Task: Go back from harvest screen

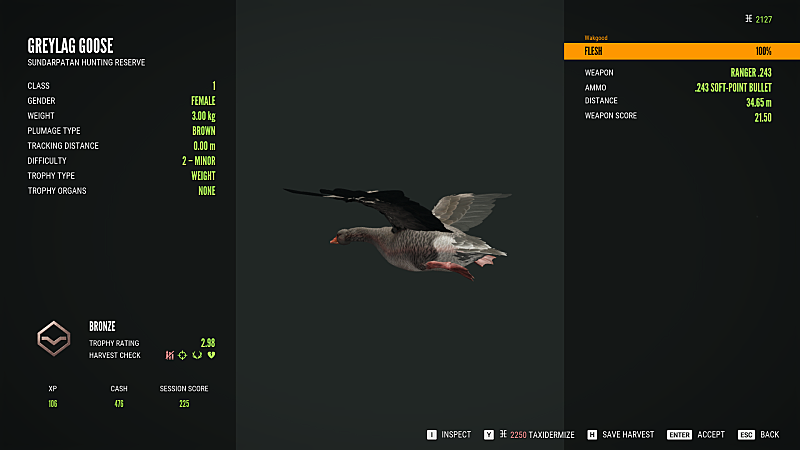Action: 761,435
